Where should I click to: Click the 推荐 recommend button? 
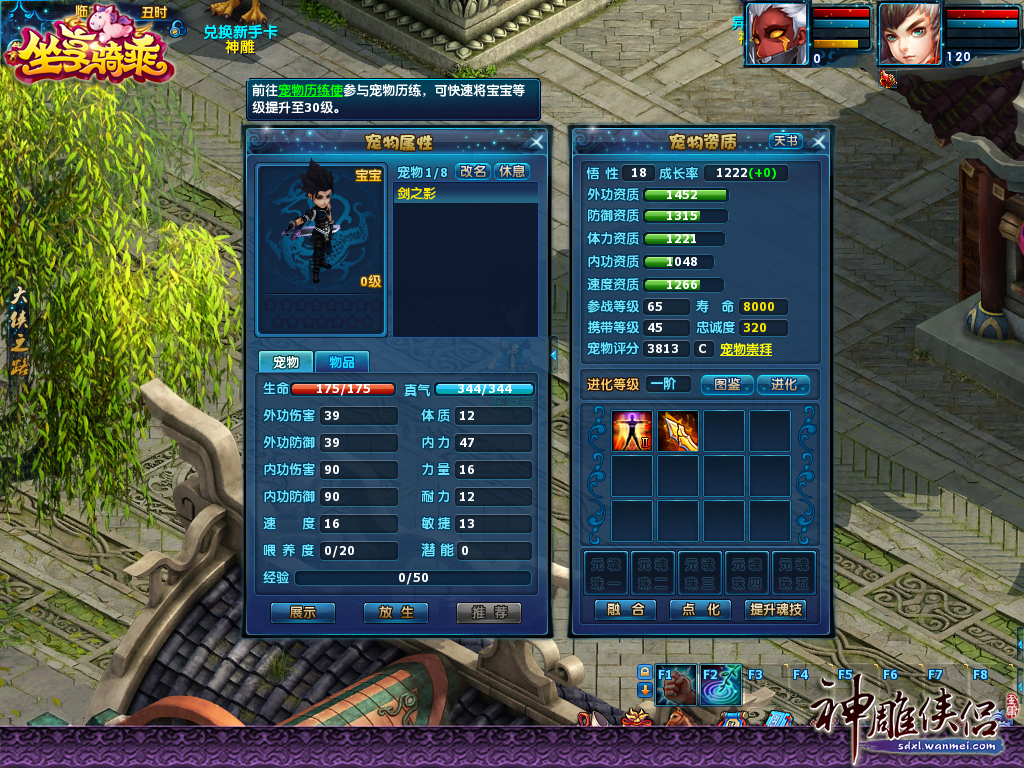(x=489, y=612)
